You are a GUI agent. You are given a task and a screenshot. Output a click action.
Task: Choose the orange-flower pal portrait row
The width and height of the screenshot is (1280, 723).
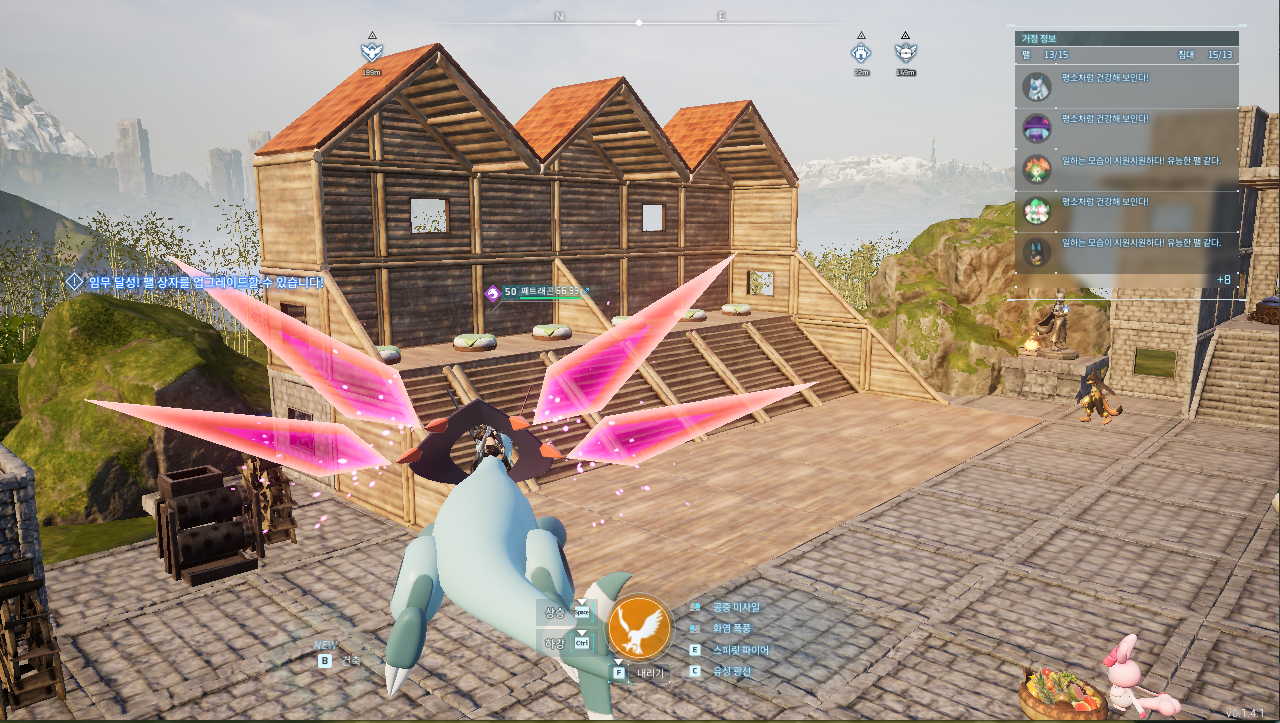1037,168
